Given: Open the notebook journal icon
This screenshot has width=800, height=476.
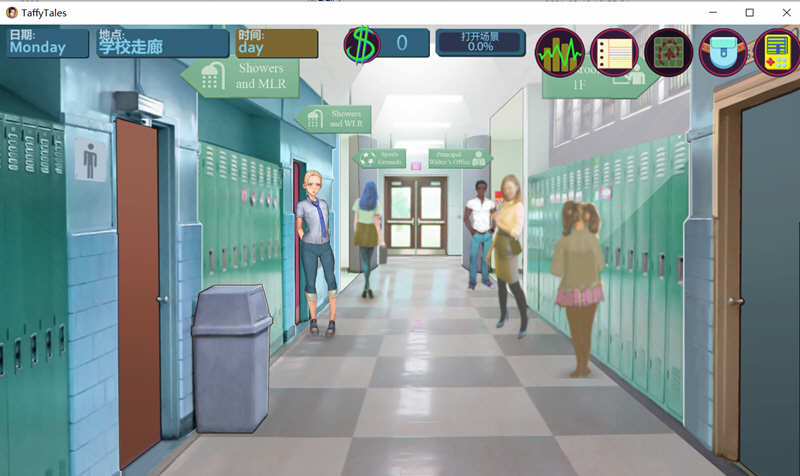Looking at the screenshot, I should tap(614, 52).
